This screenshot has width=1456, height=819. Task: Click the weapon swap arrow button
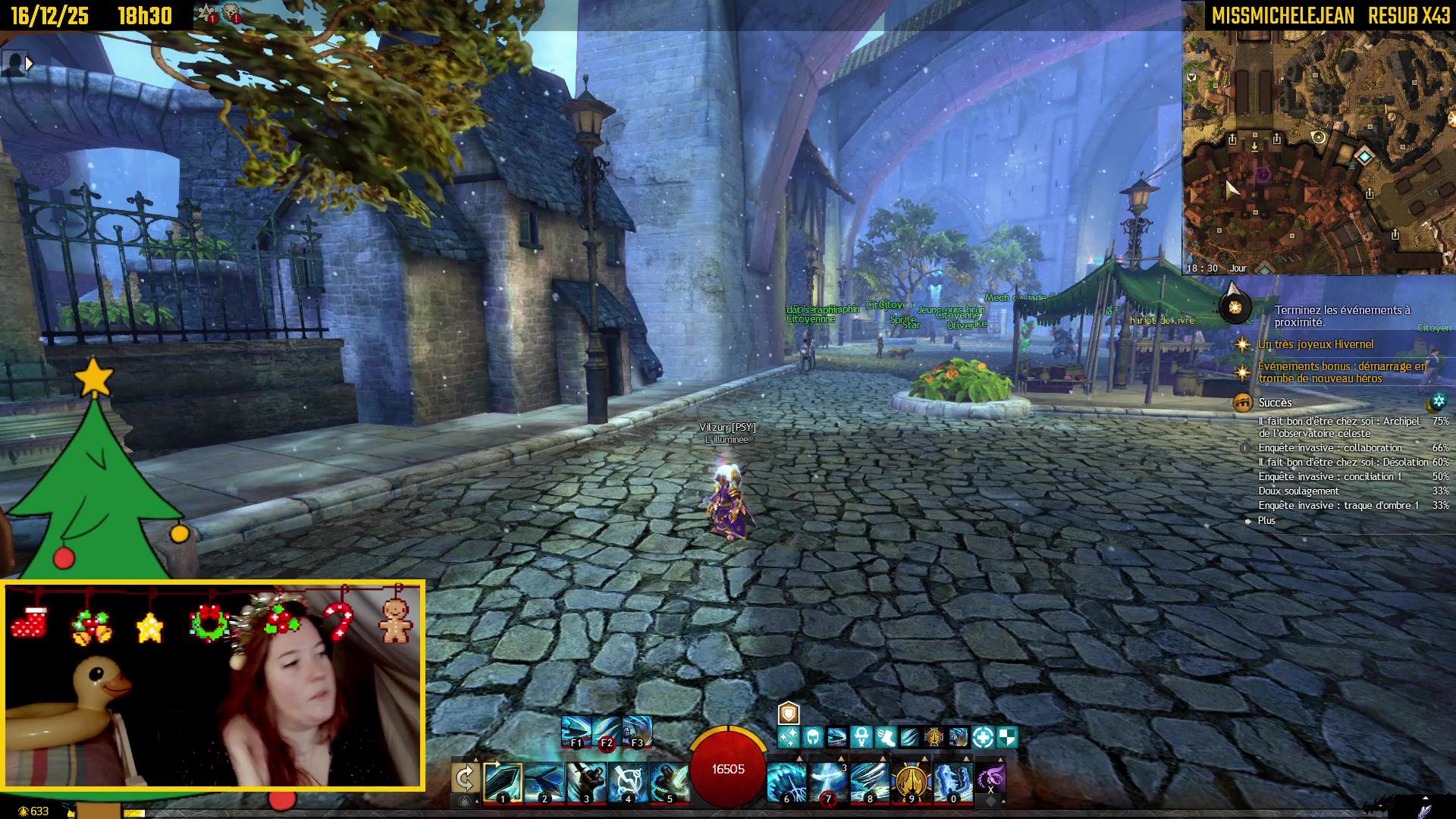tap(465, 778)
